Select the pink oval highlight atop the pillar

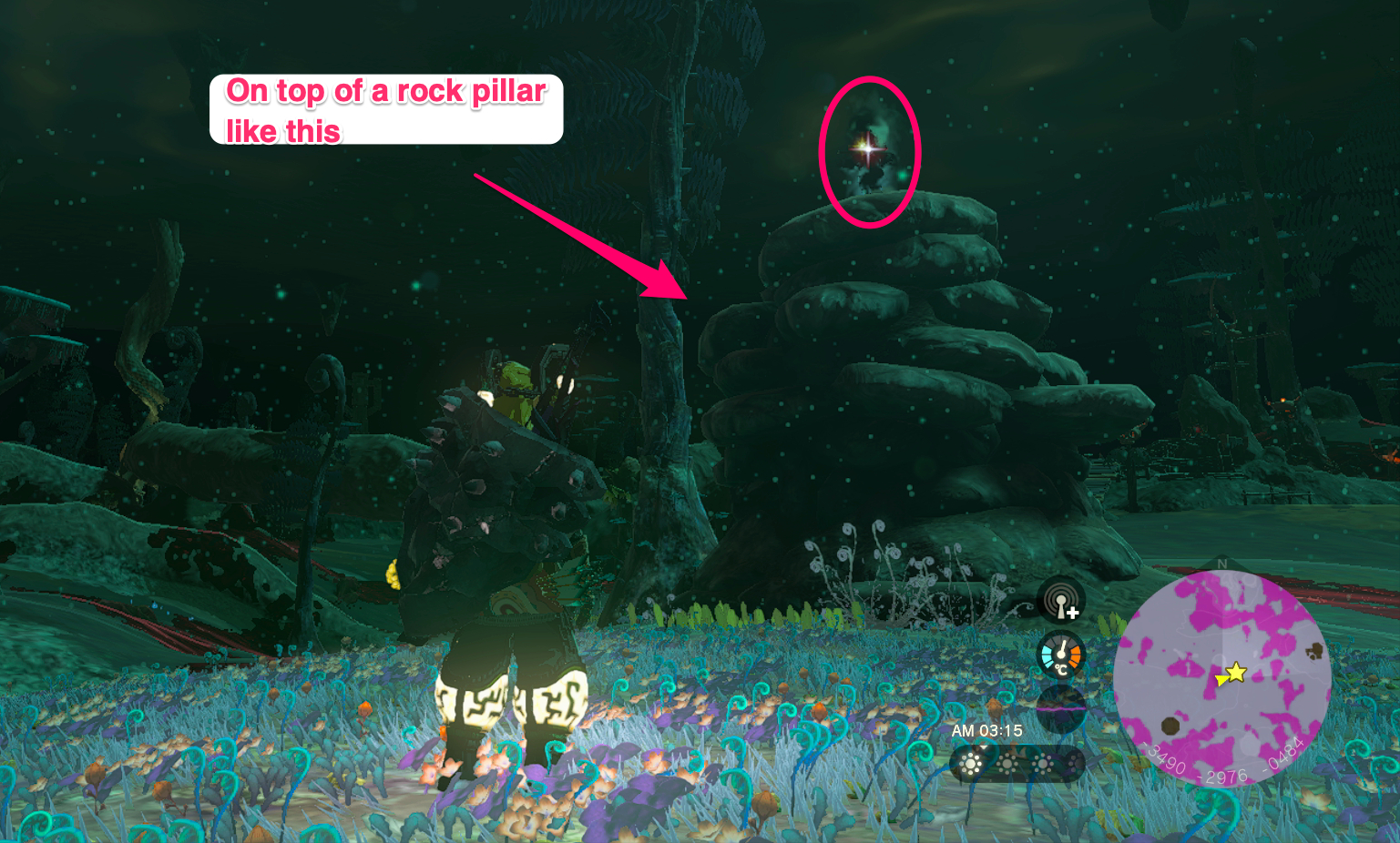coord(870,150)
